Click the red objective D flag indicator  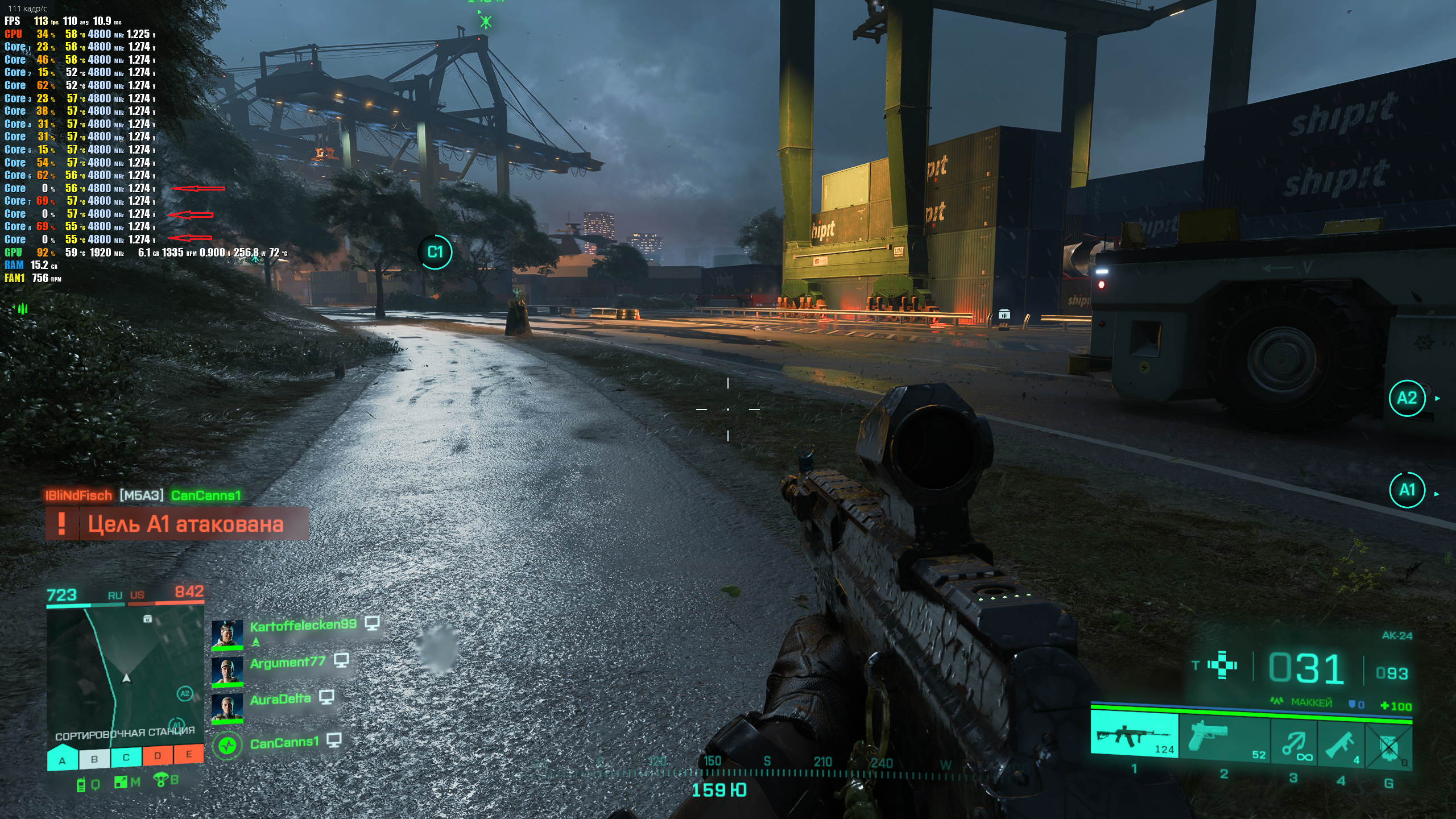click(158, 756)
